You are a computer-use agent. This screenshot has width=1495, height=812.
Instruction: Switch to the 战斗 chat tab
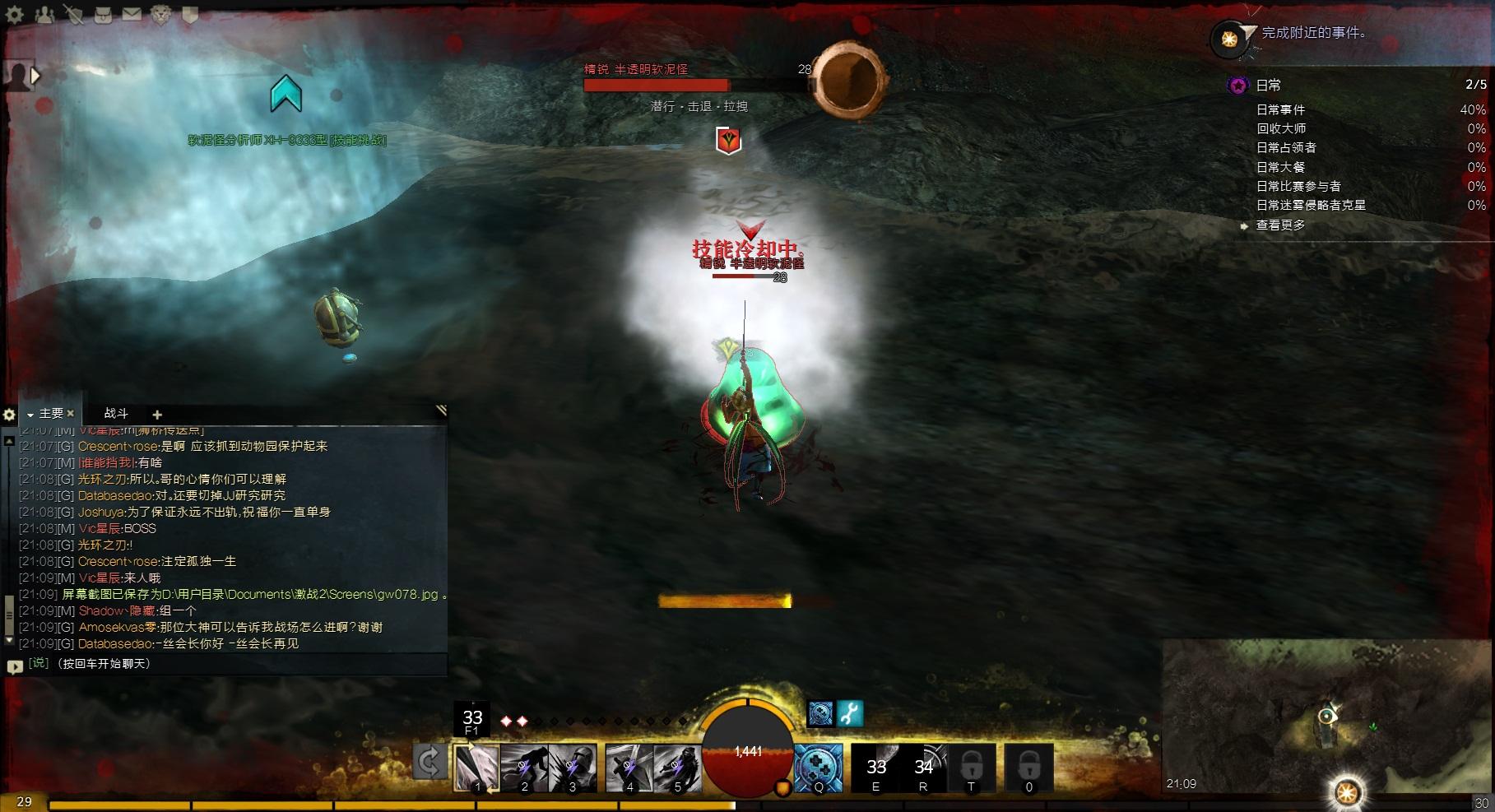(x=116, y=414)
